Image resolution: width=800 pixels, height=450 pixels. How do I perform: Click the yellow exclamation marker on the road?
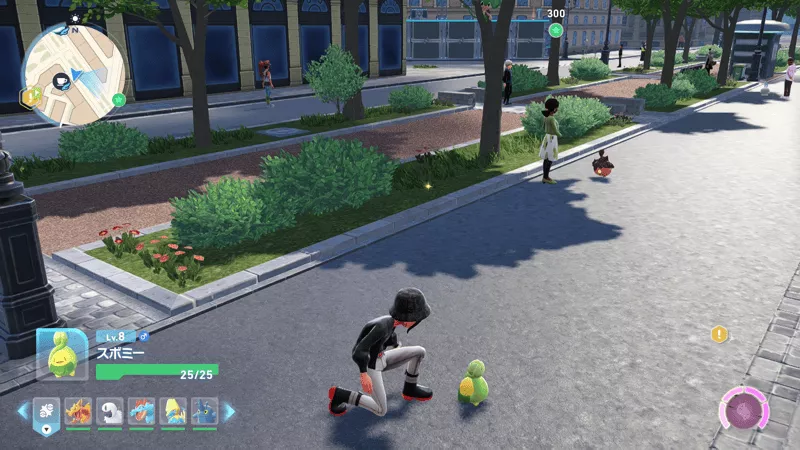718,334
